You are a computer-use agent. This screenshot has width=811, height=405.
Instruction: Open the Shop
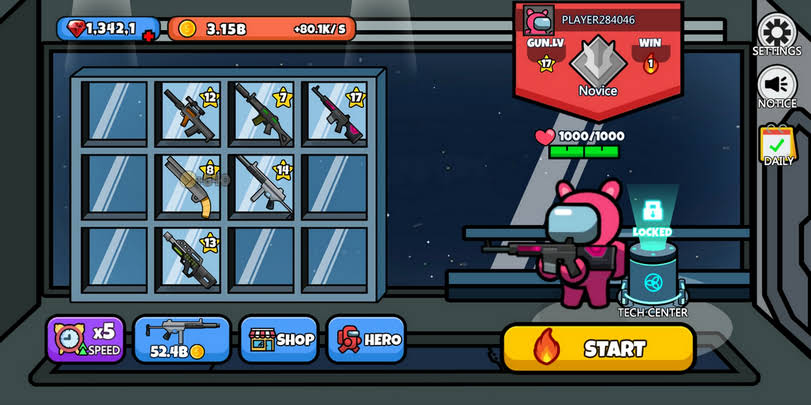279,340
